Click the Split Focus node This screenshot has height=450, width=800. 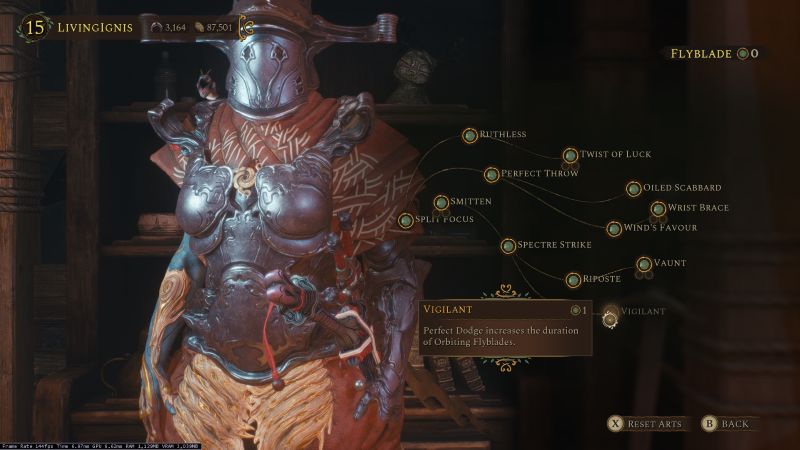[x=406, y=220]
